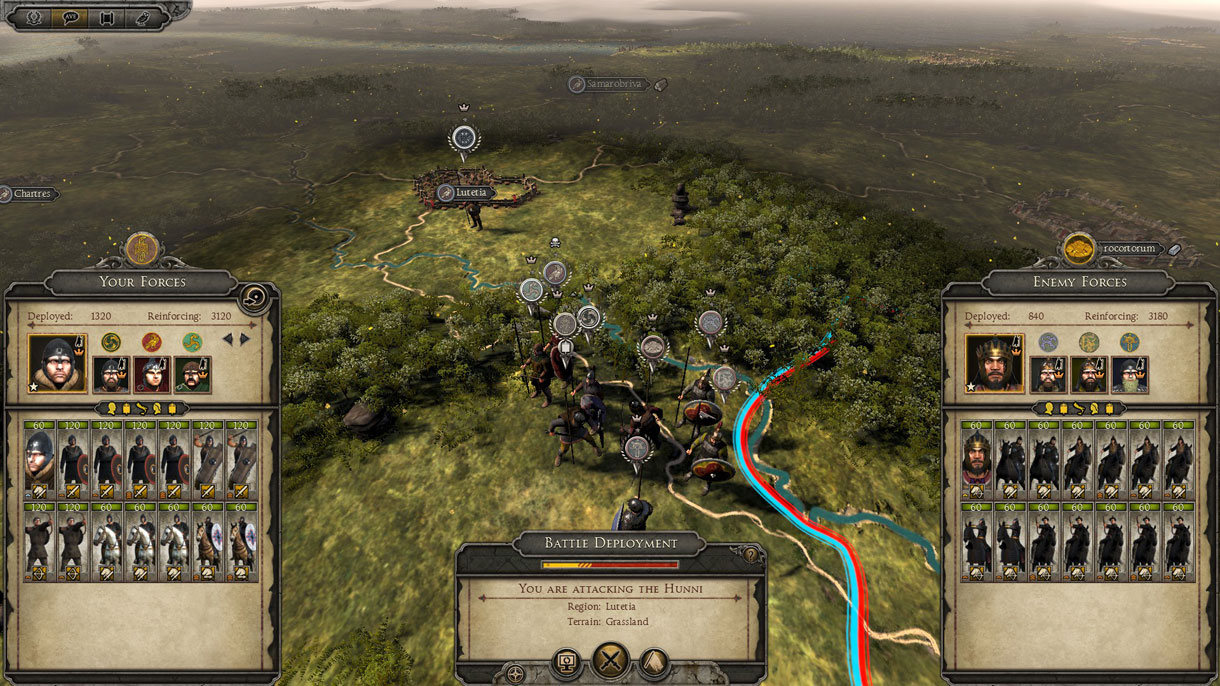The width and height of the screenshot is (1220, 686).
Task: Pick the red-clad reinforcing general portrait
Action: pos(151,374)
